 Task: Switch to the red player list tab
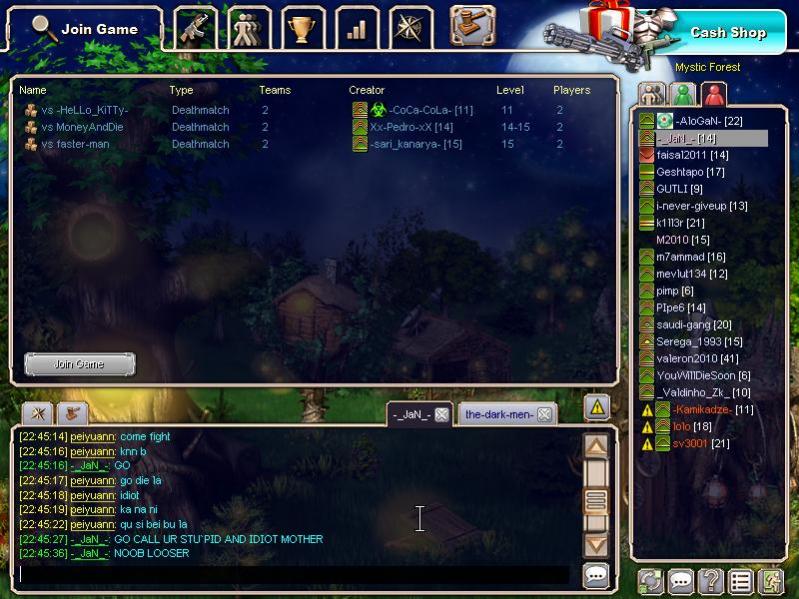tap(713, 94)
